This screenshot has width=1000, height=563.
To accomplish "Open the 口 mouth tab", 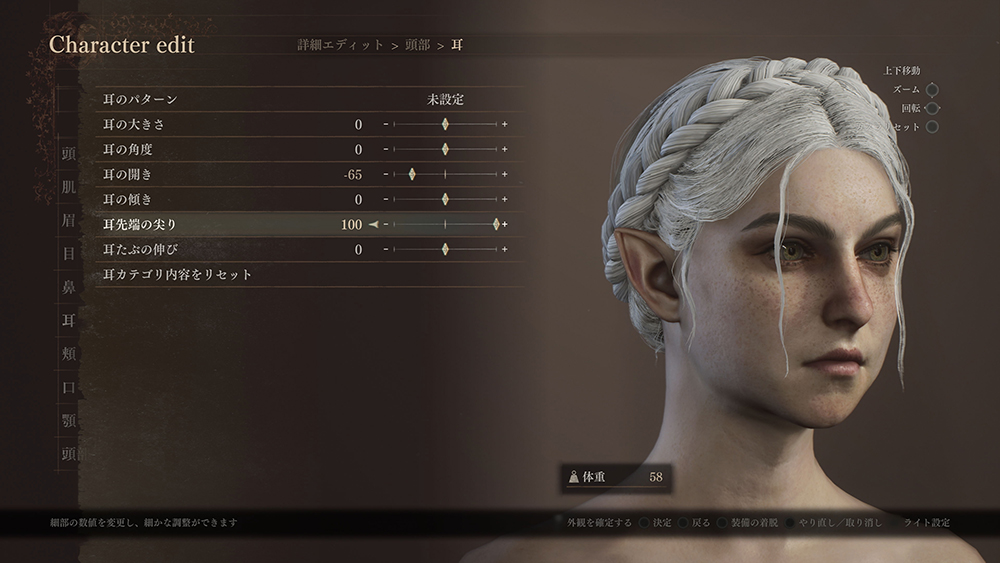I will tap(69, 386).
